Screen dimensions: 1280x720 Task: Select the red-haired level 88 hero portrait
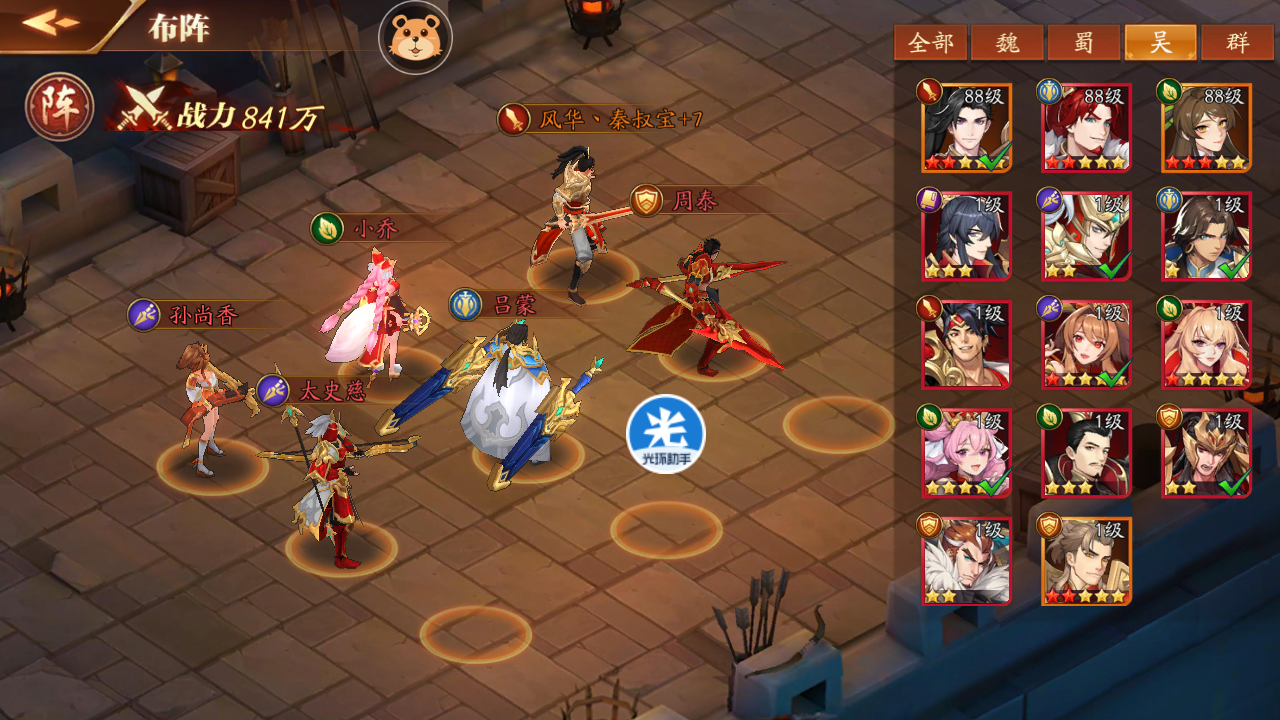pos(1086,127)
